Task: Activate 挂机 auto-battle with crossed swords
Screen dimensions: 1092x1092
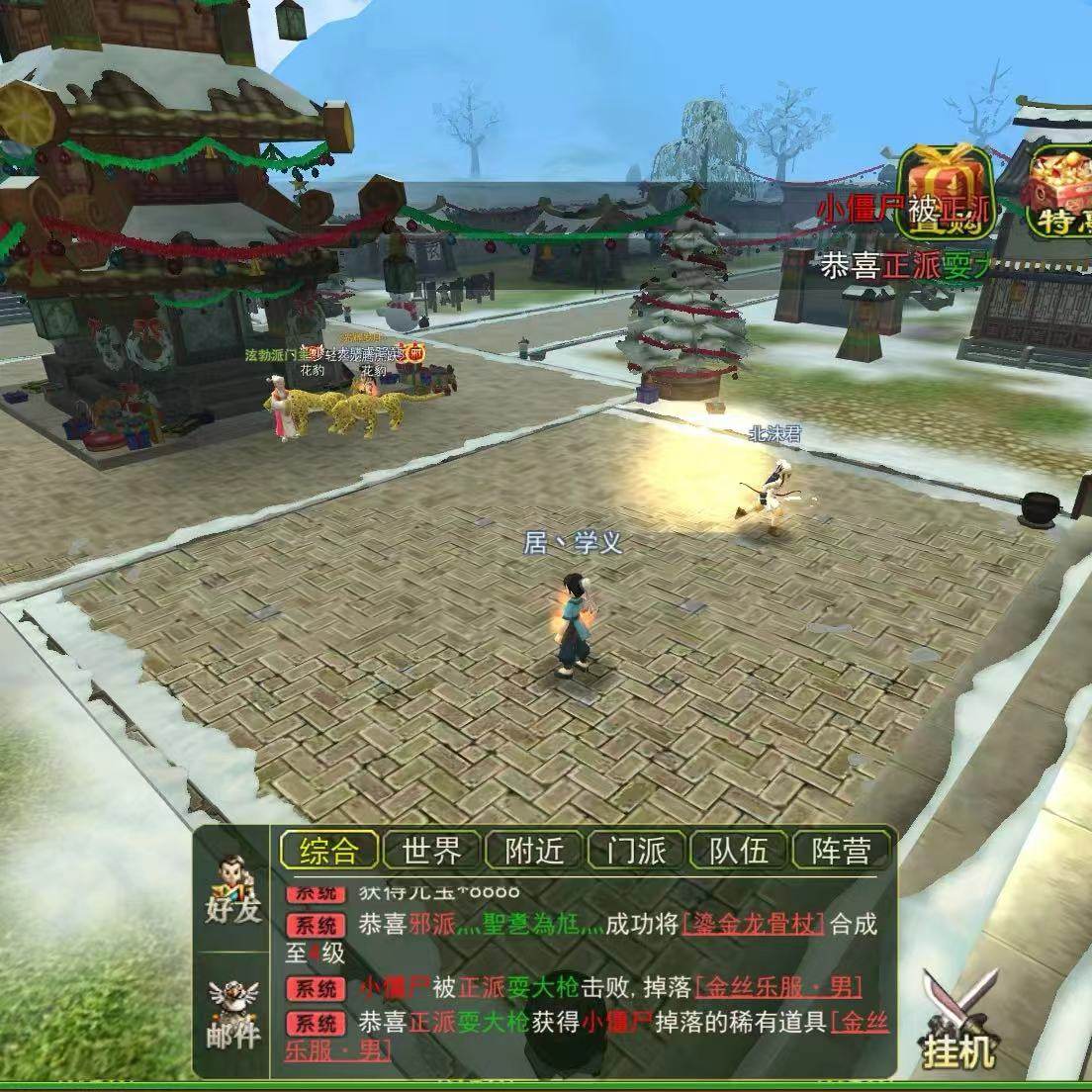Action: pos(957,1021)
